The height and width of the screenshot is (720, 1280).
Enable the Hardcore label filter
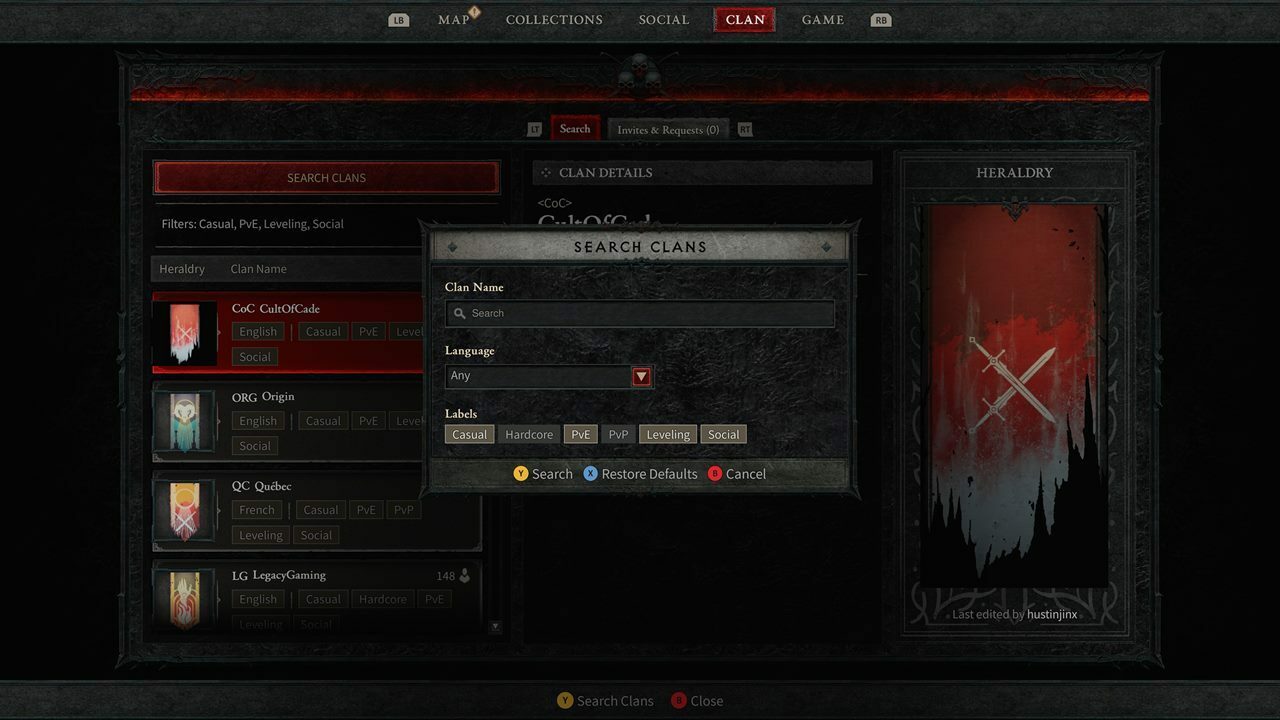click(529, 434)
